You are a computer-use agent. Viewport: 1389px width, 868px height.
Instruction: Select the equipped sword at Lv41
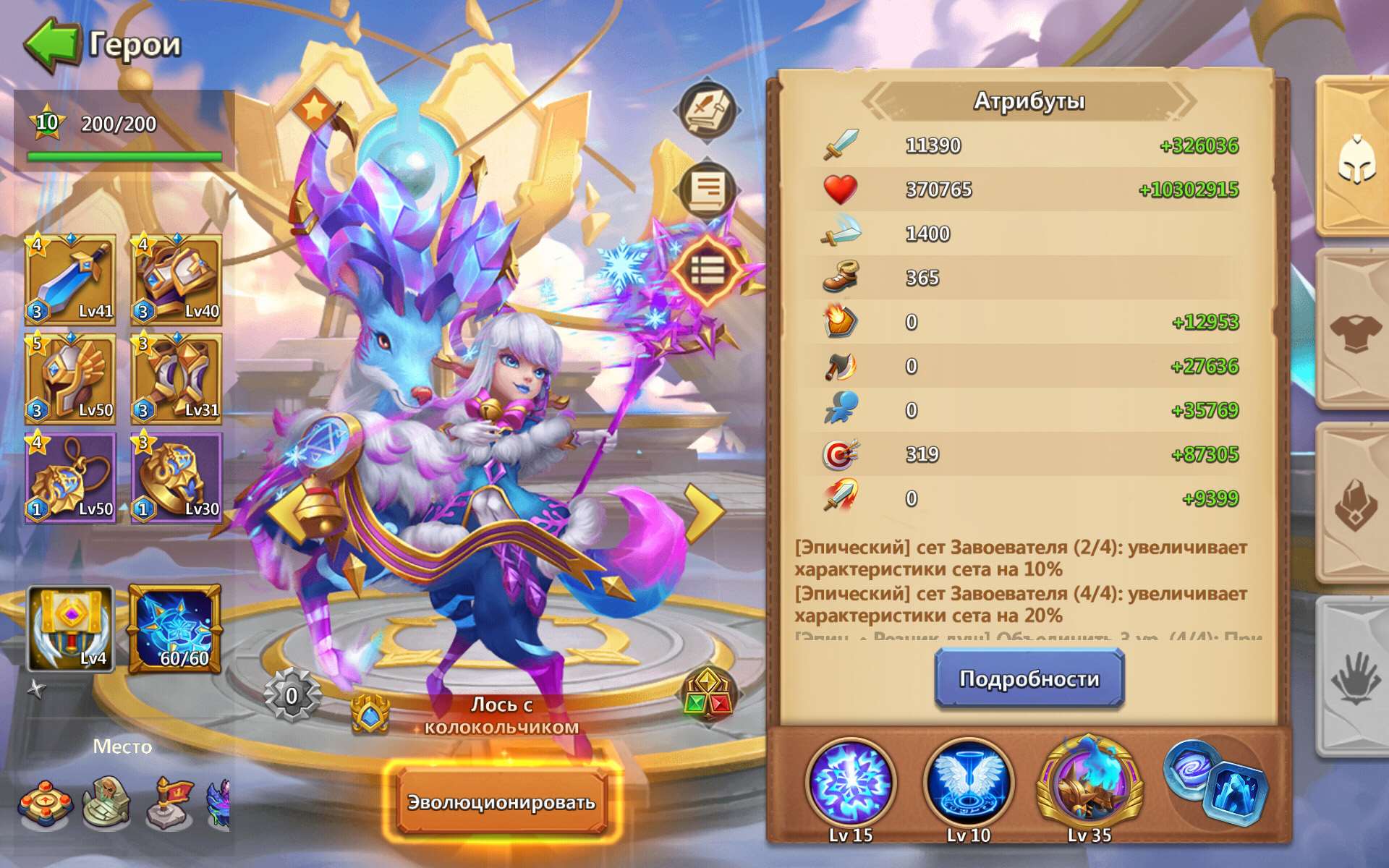(70, 280)
